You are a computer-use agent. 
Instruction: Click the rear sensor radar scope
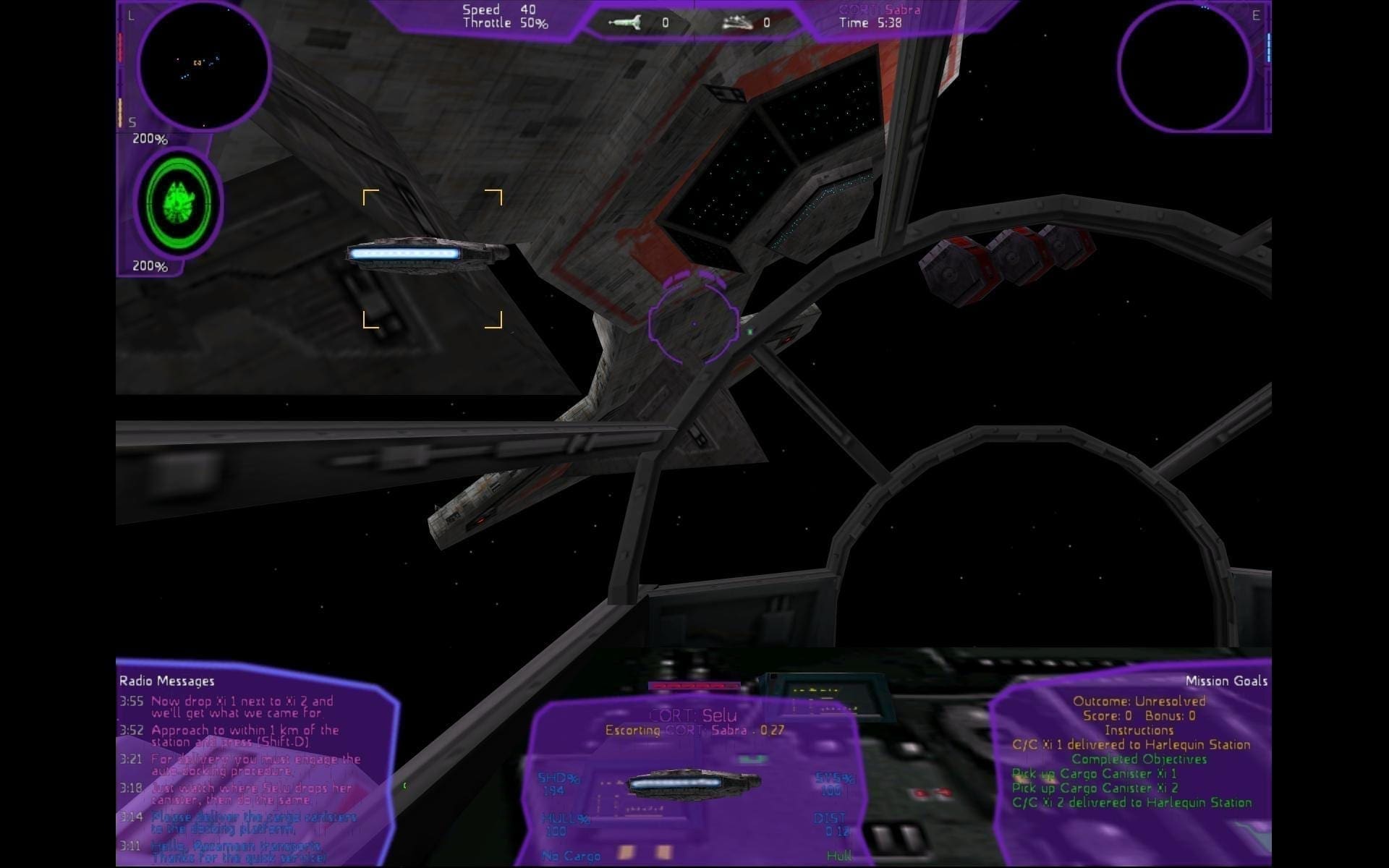1184,66
